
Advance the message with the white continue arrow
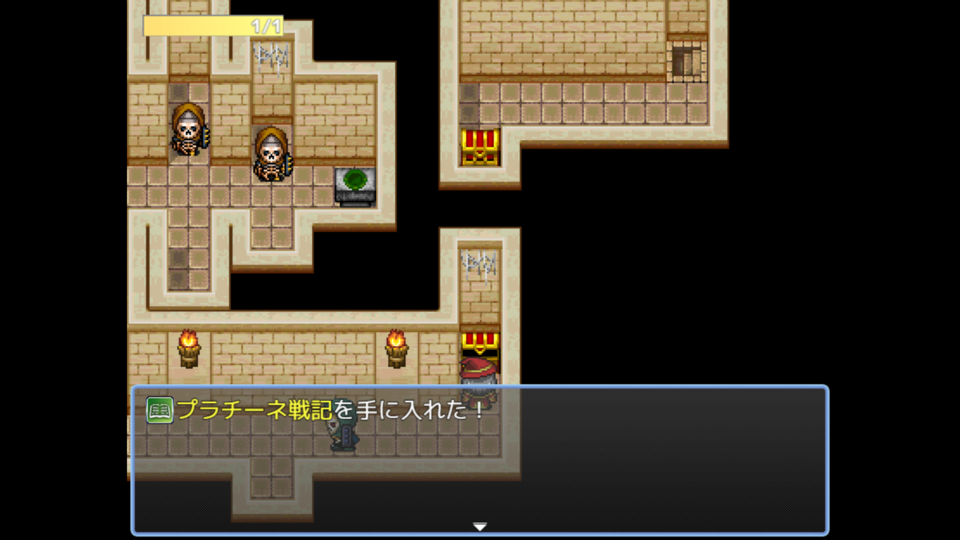tap(480, 526)
